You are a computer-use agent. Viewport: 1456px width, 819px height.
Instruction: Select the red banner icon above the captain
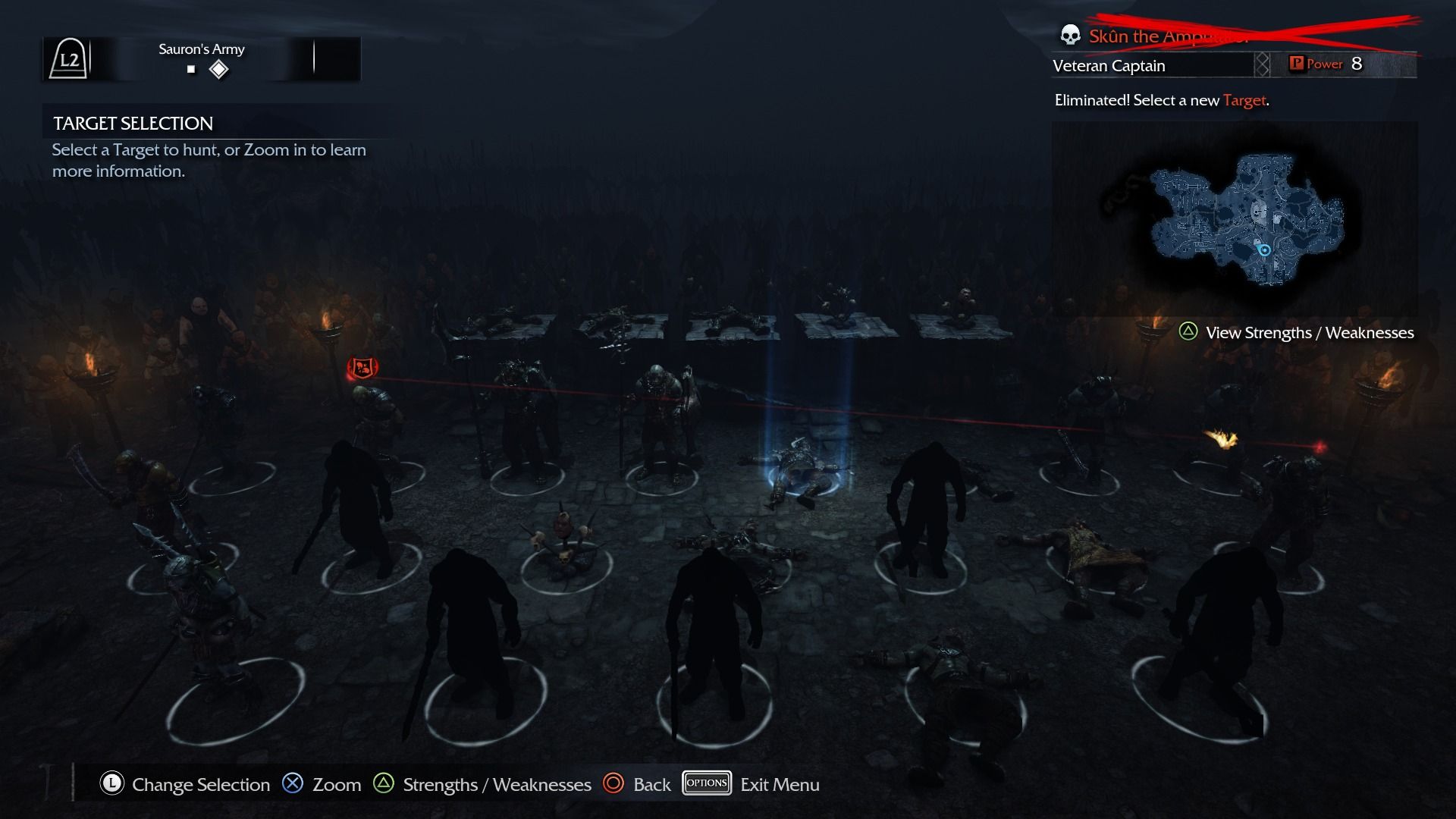362,369
